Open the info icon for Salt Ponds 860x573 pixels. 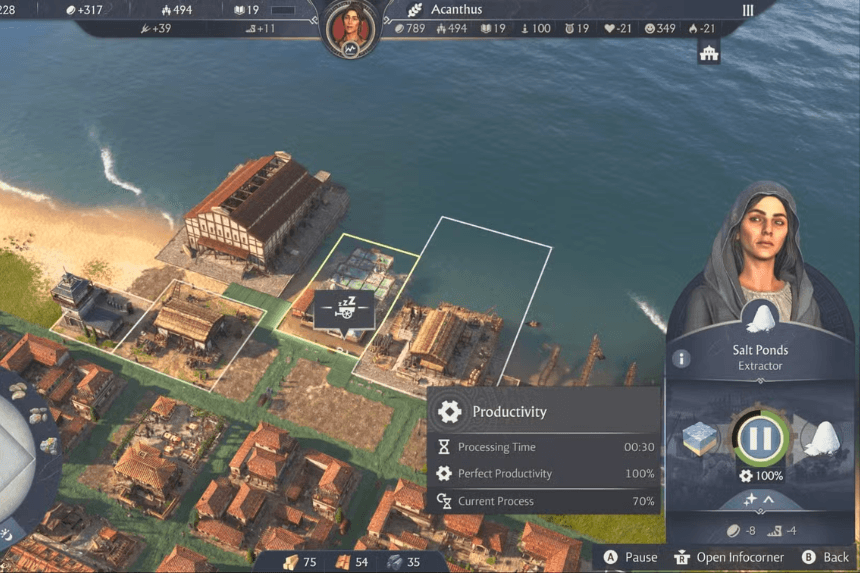coord(681,358)
